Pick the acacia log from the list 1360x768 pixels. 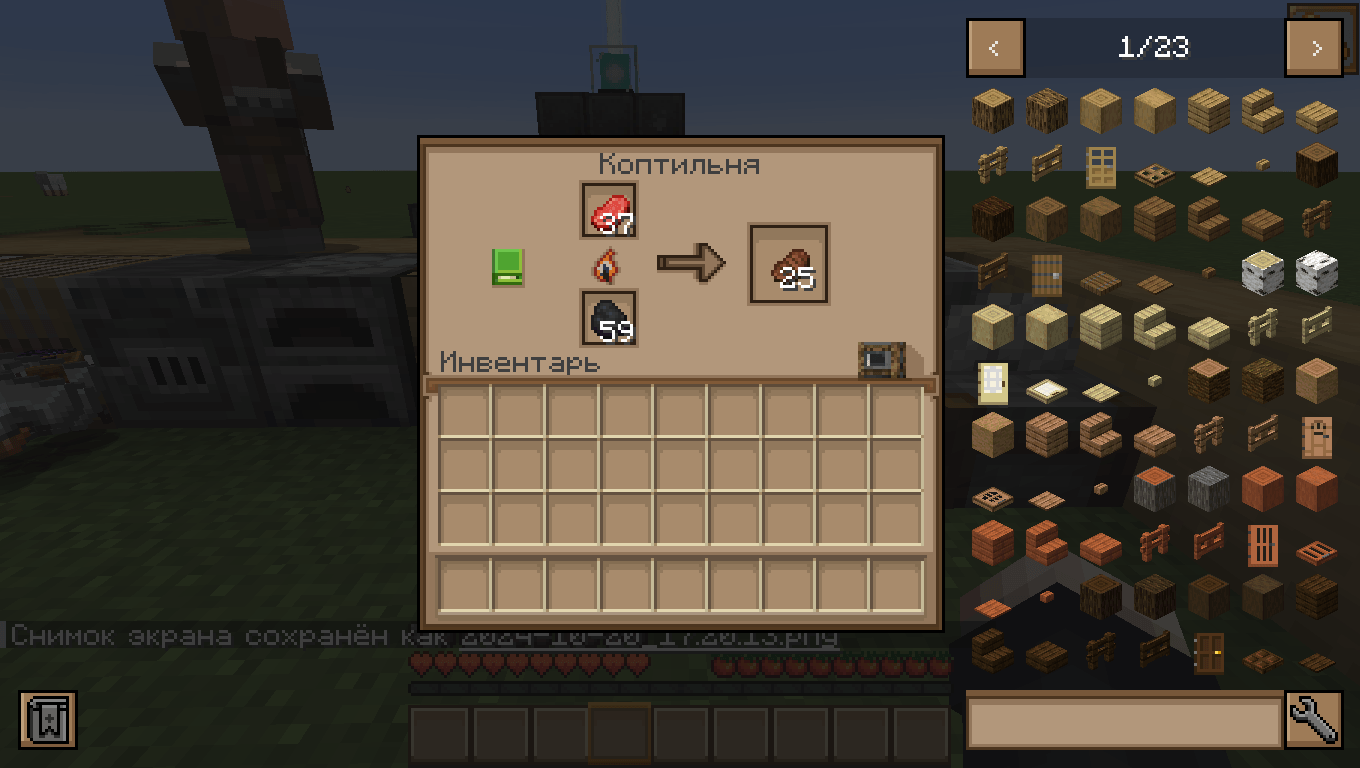click(1153, 488)
